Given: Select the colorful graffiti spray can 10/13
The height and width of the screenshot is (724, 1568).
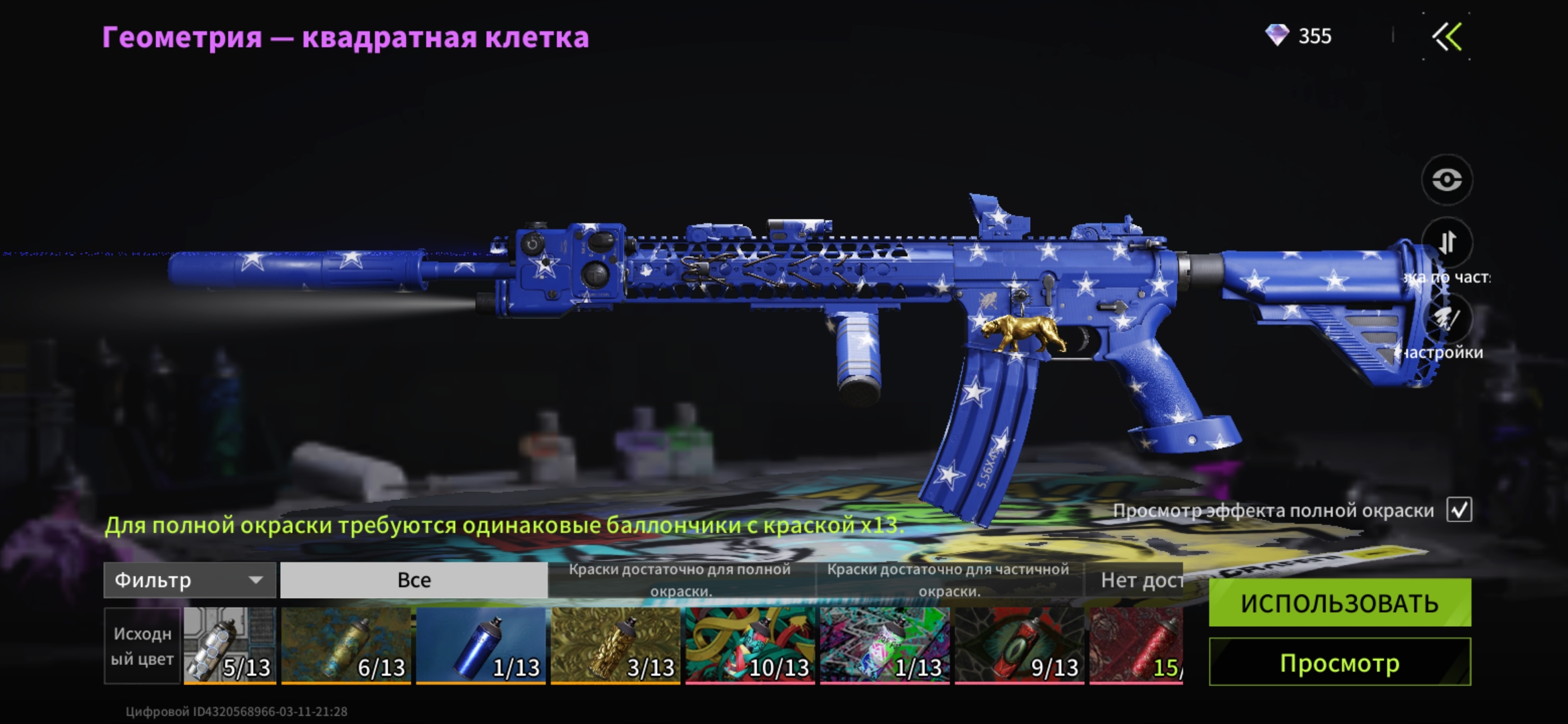Looking at the screenshot, I should point(750,646).
